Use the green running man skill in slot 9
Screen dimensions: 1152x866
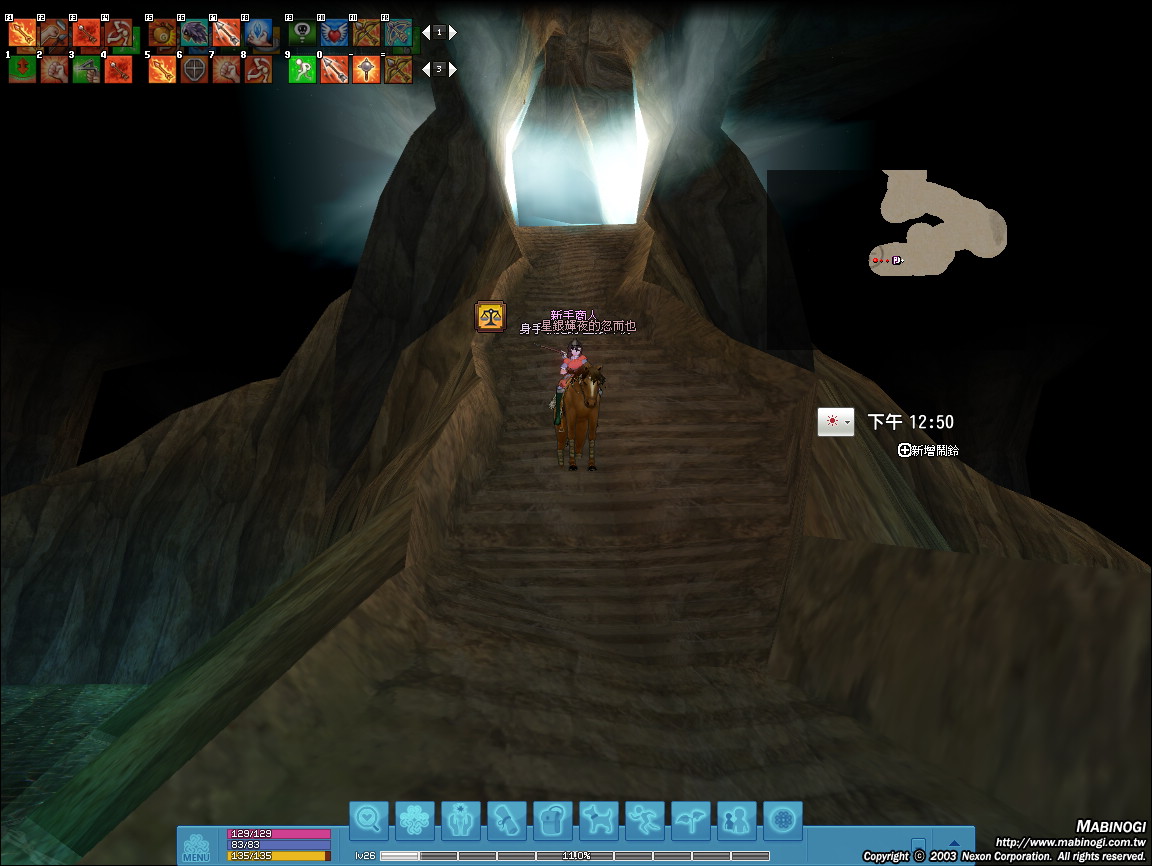point(302,70)
